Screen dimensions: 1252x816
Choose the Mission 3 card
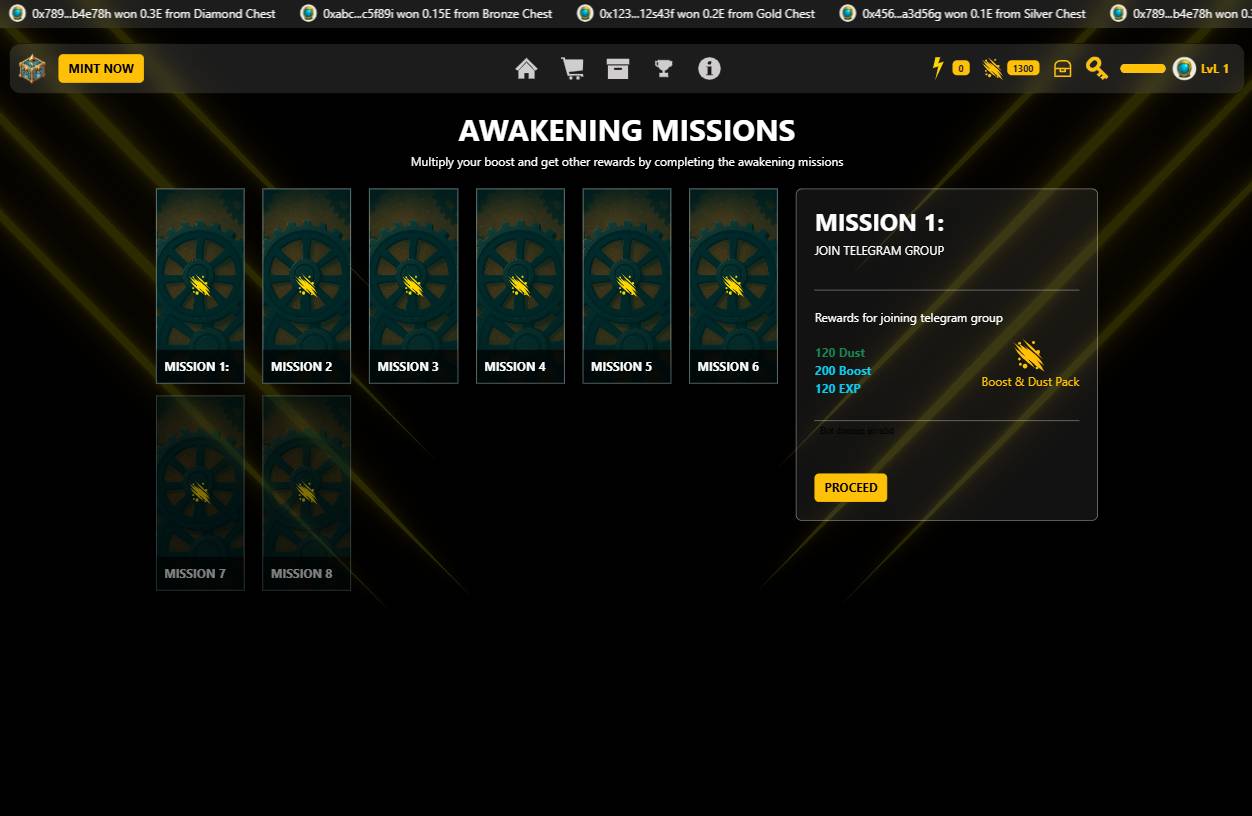point(413,286)
